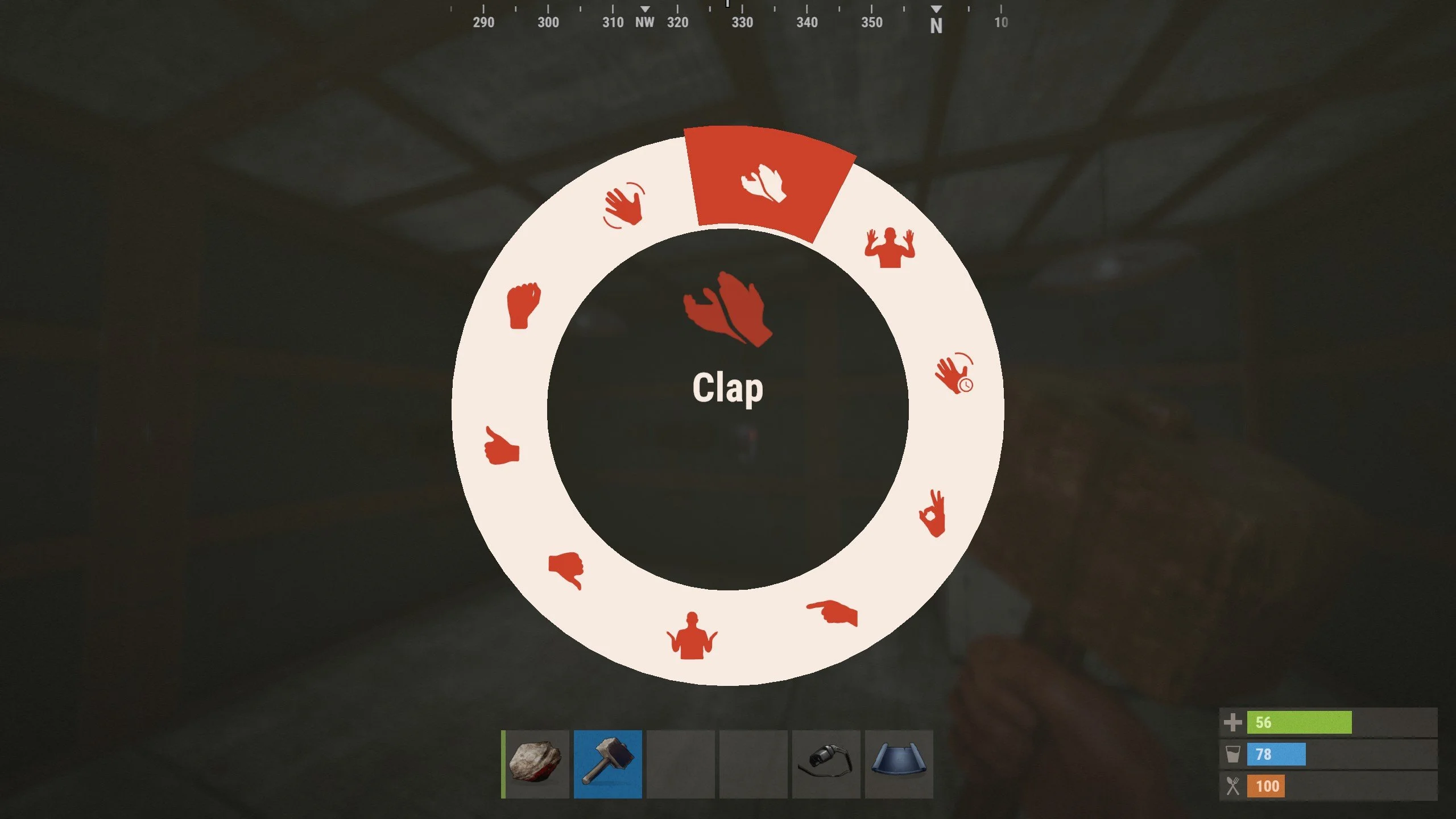Choose the hands-up surrender gesture

[890, 247]
